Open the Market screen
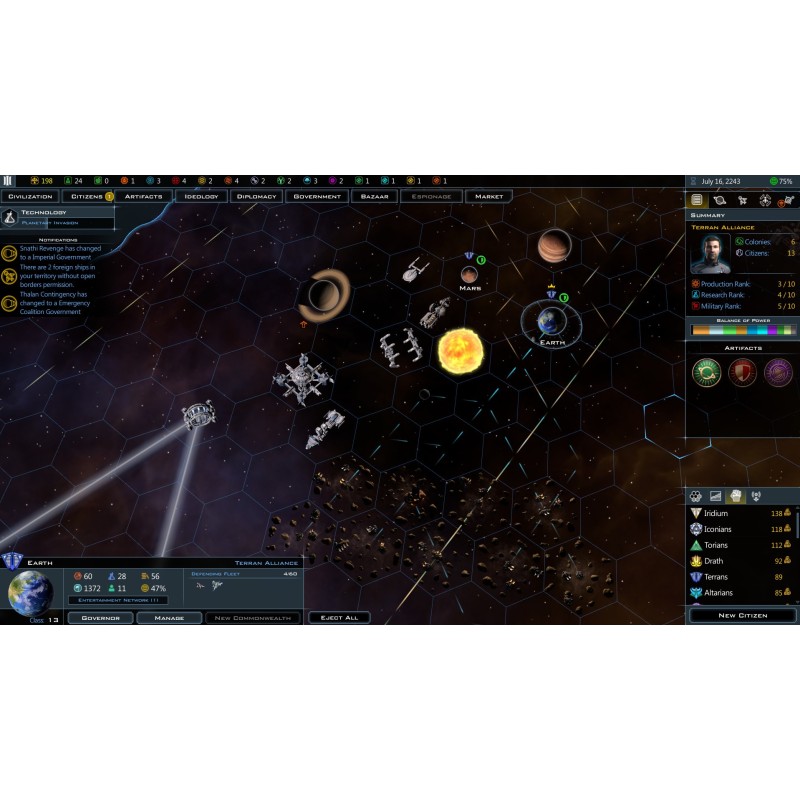Image resolution: width=800 pixels, height=800 pixels. (489, 196)
